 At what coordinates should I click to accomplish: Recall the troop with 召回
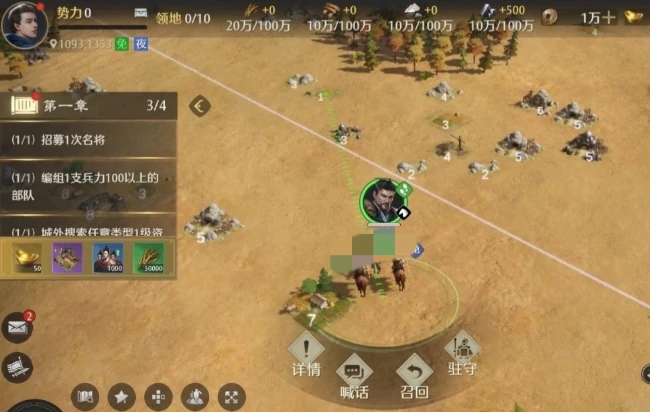(x=414, y=376)
